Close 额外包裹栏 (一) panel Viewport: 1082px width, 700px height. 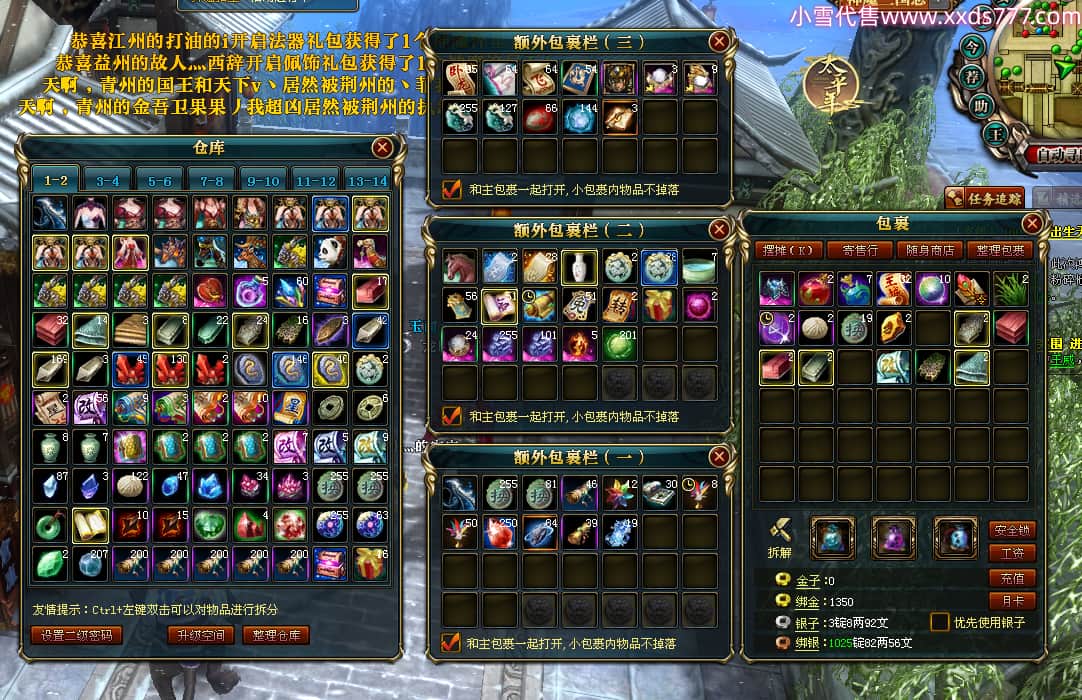click(719, 457)
